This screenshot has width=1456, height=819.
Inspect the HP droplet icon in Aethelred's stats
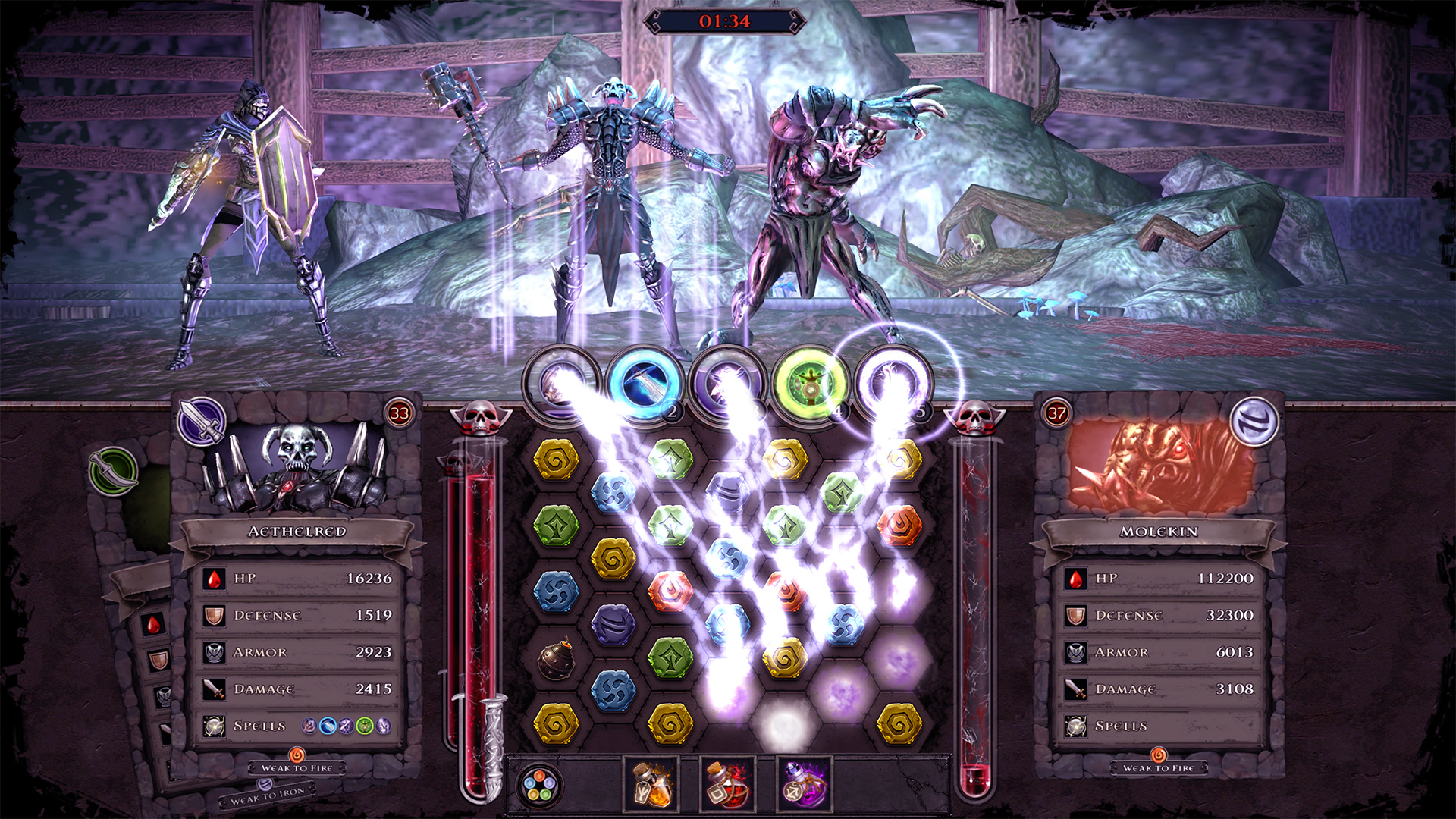pos(214,578)
